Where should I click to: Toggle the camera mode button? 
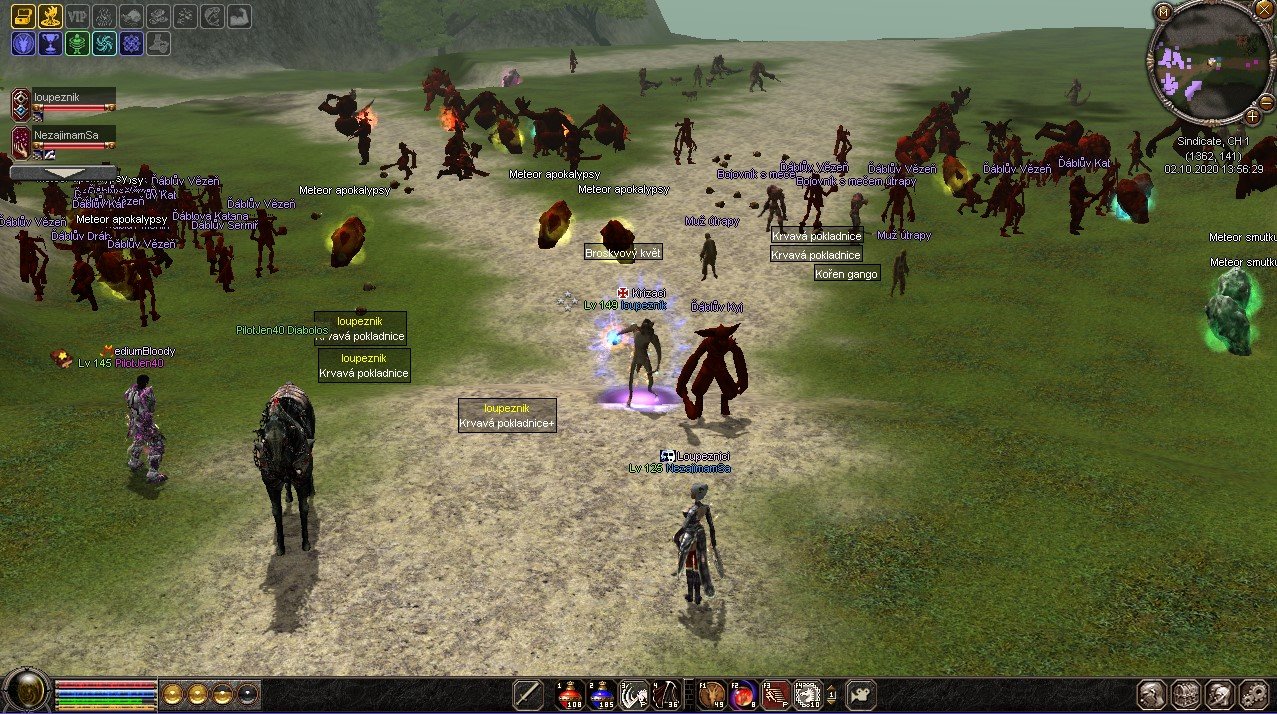coord(861,693)
